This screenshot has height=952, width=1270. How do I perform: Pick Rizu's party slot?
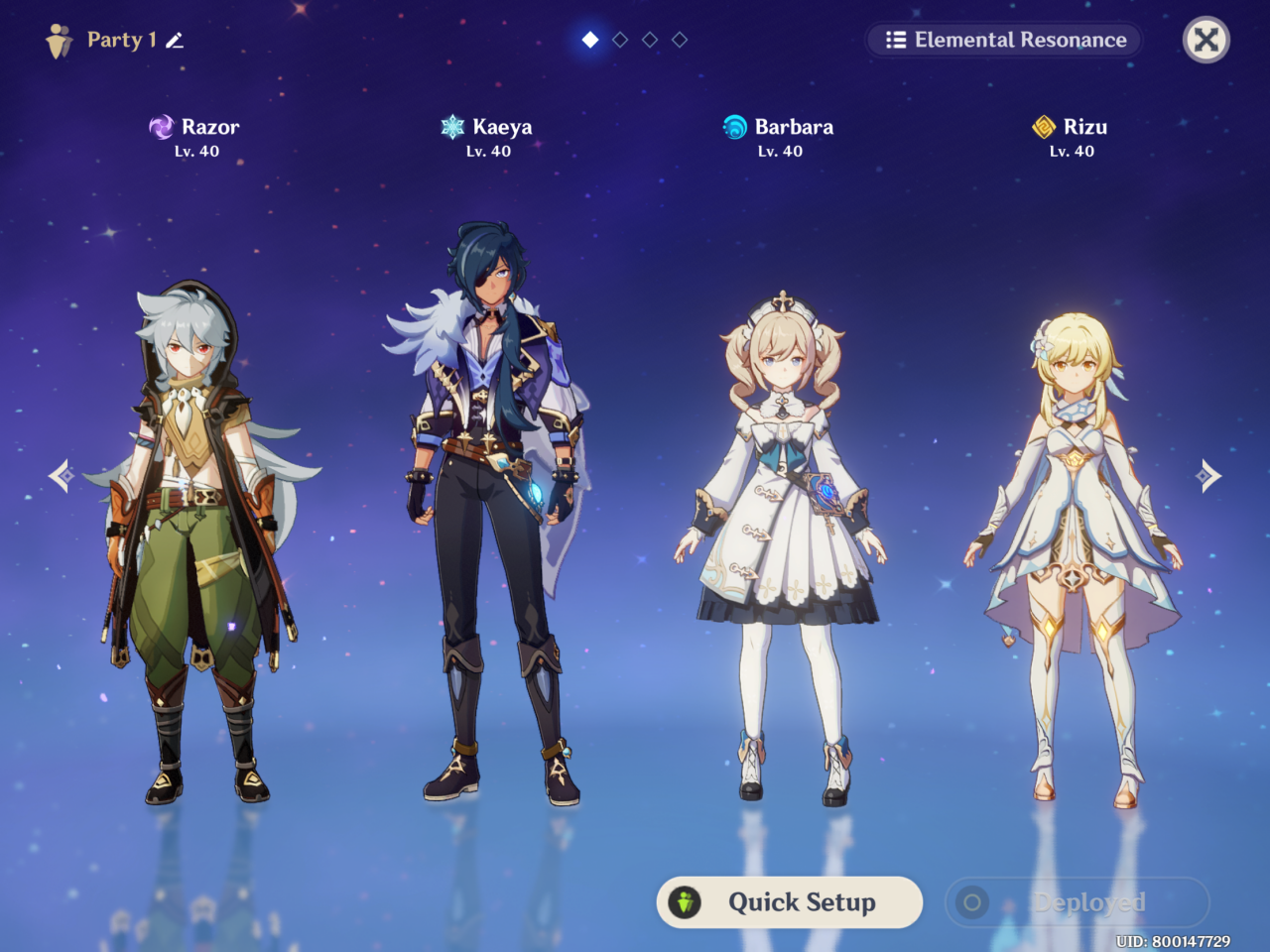(x=1073, y=555)
